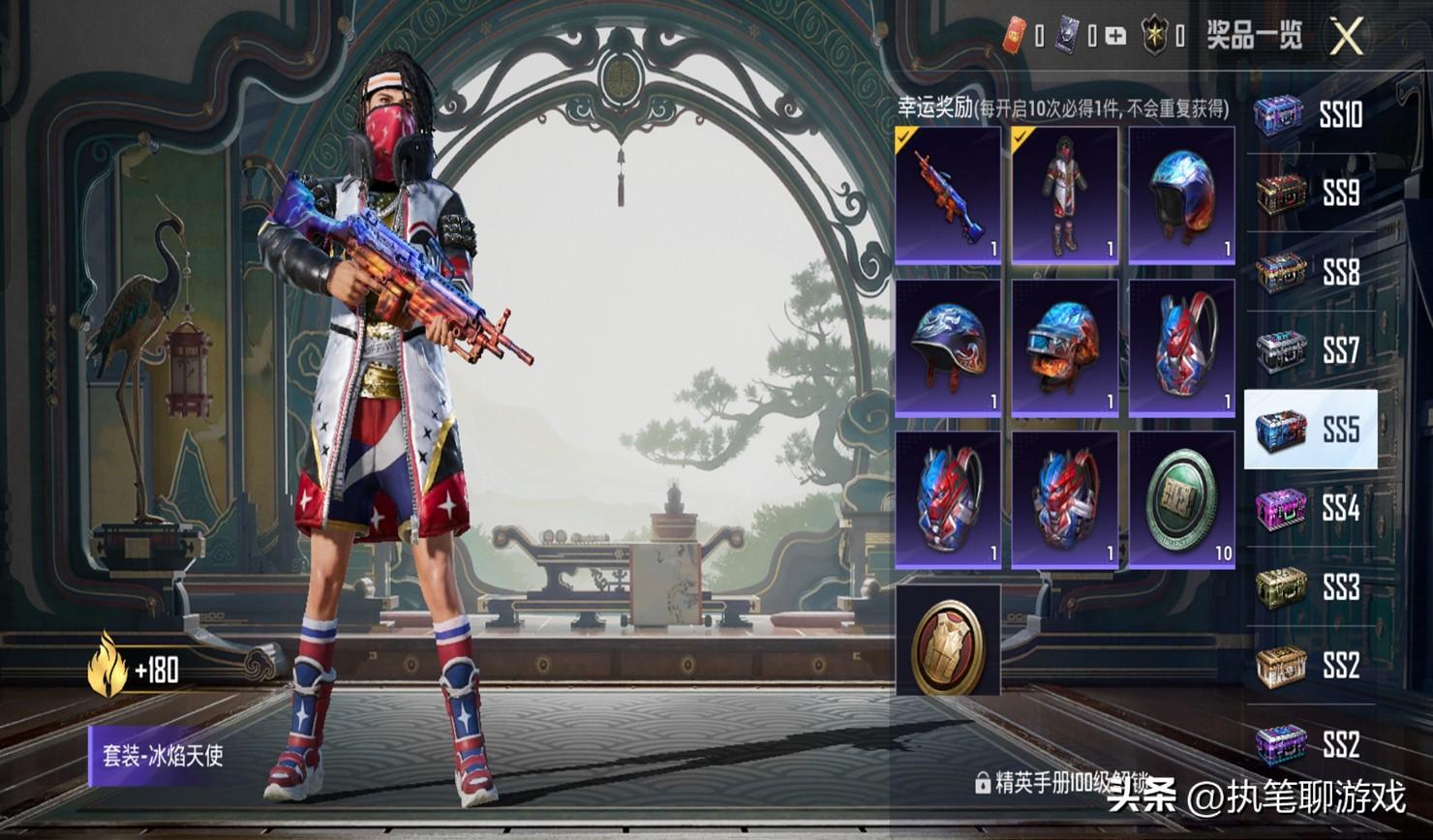The image size is (1433, 840).
Task: Switch to the SS4 crate tab
Action: [x=1310, y=508]
